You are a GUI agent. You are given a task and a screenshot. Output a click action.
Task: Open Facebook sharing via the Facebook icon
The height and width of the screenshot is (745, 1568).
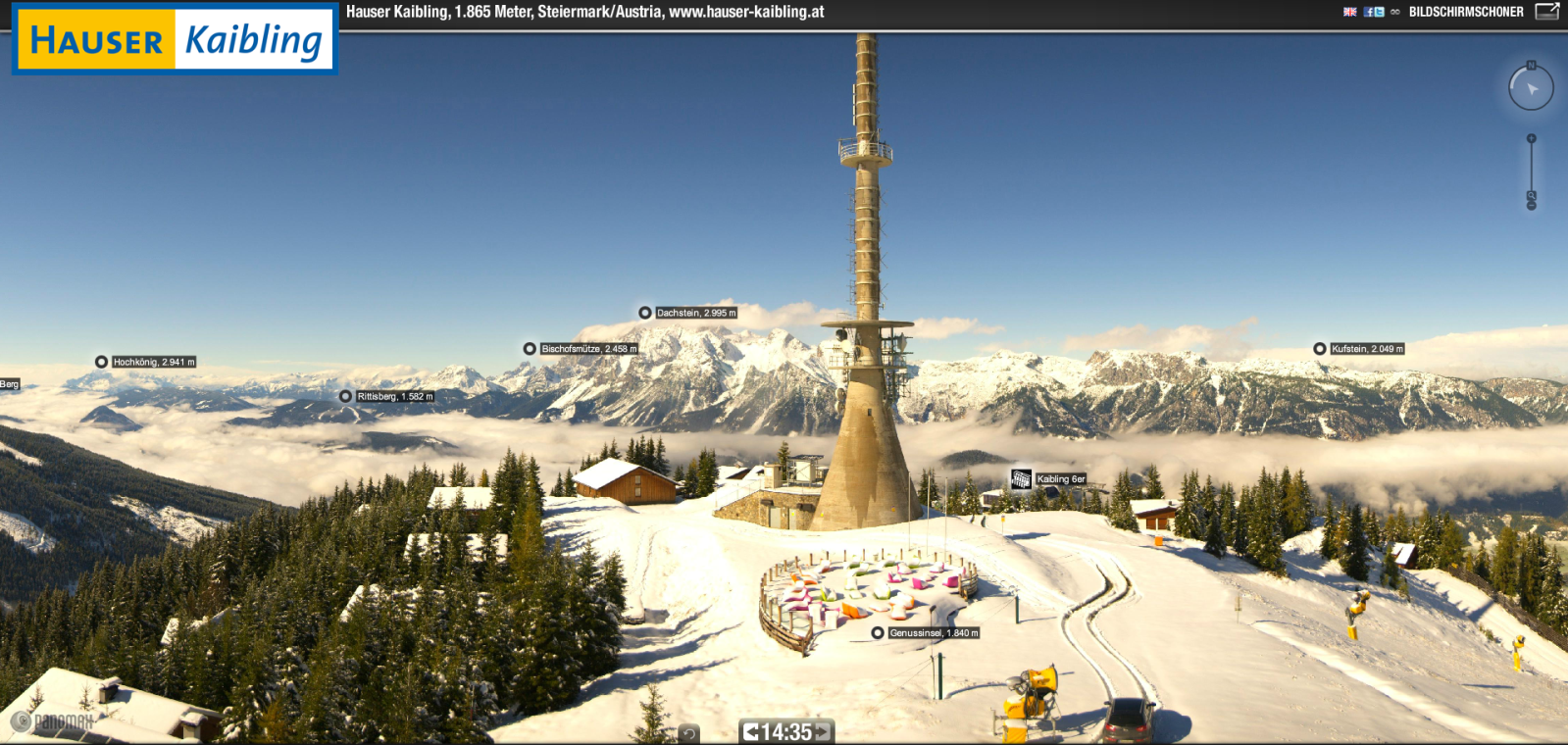click(1368, 13)
